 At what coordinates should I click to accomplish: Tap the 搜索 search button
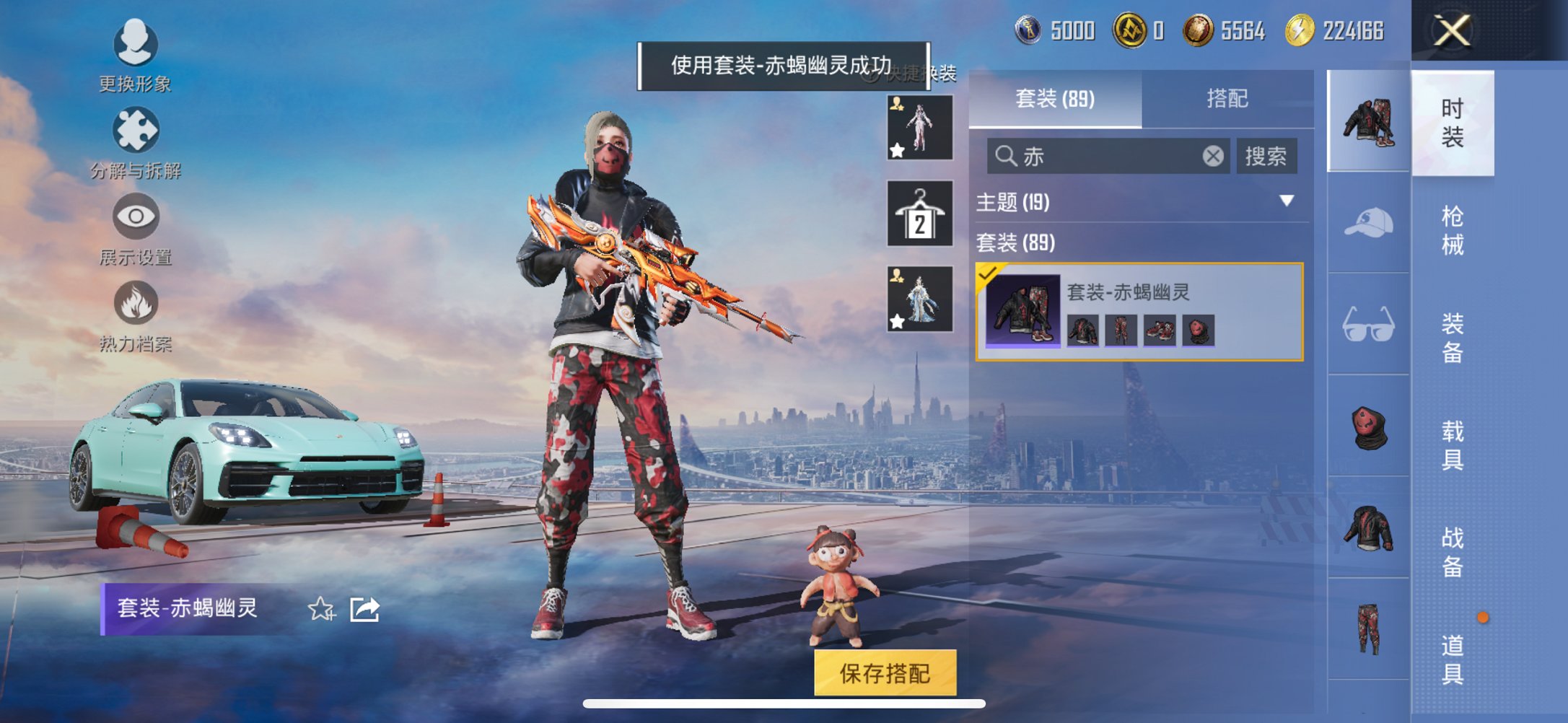[1268, 157]
